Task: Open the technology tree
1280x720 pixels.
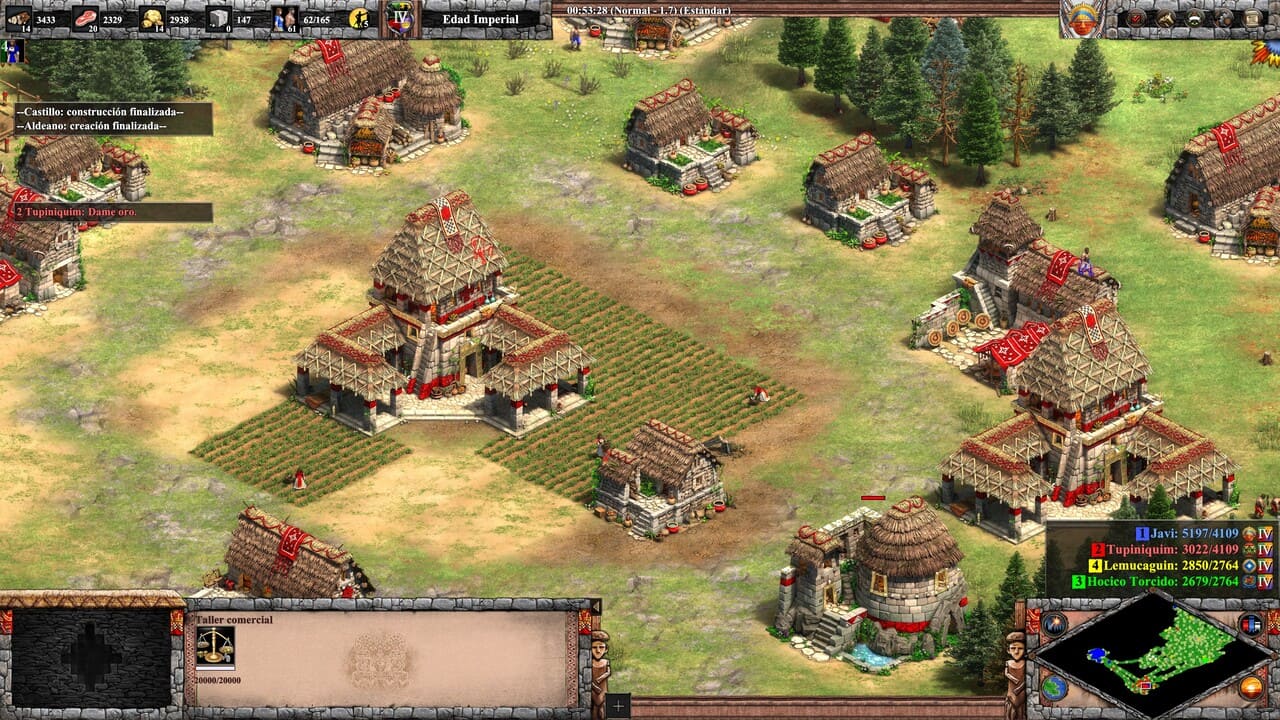Action: point(1222,17)
